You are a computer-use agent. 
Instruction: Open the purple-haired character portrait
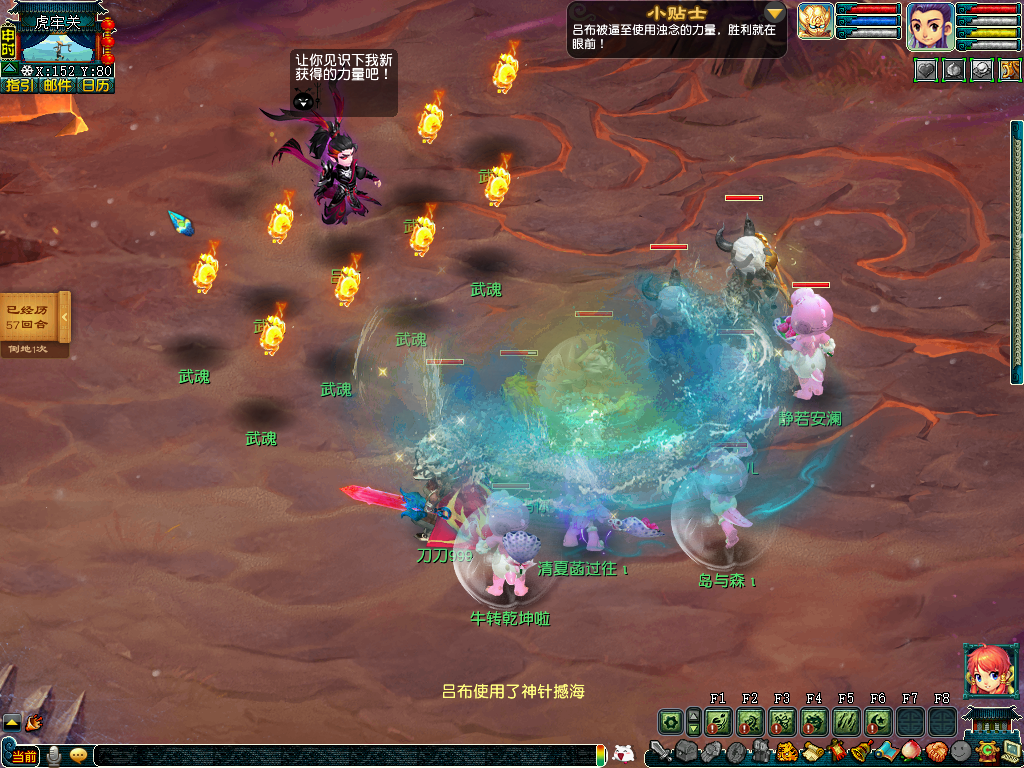click(x=929, y=27)
